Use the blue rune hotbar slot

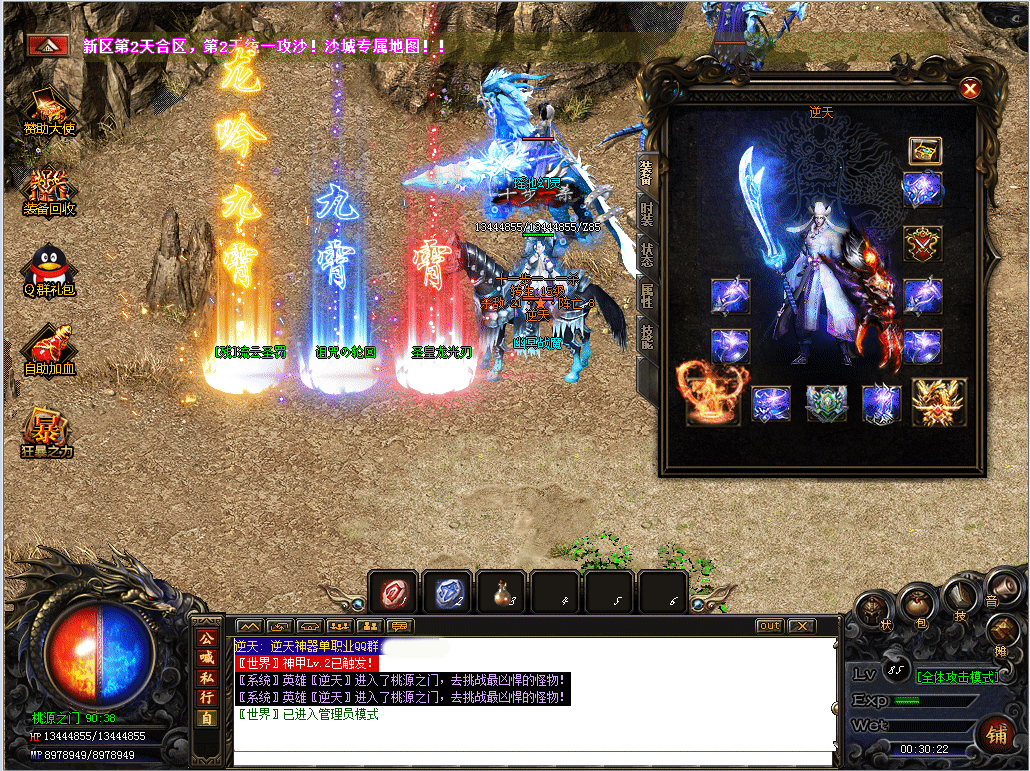447,592
